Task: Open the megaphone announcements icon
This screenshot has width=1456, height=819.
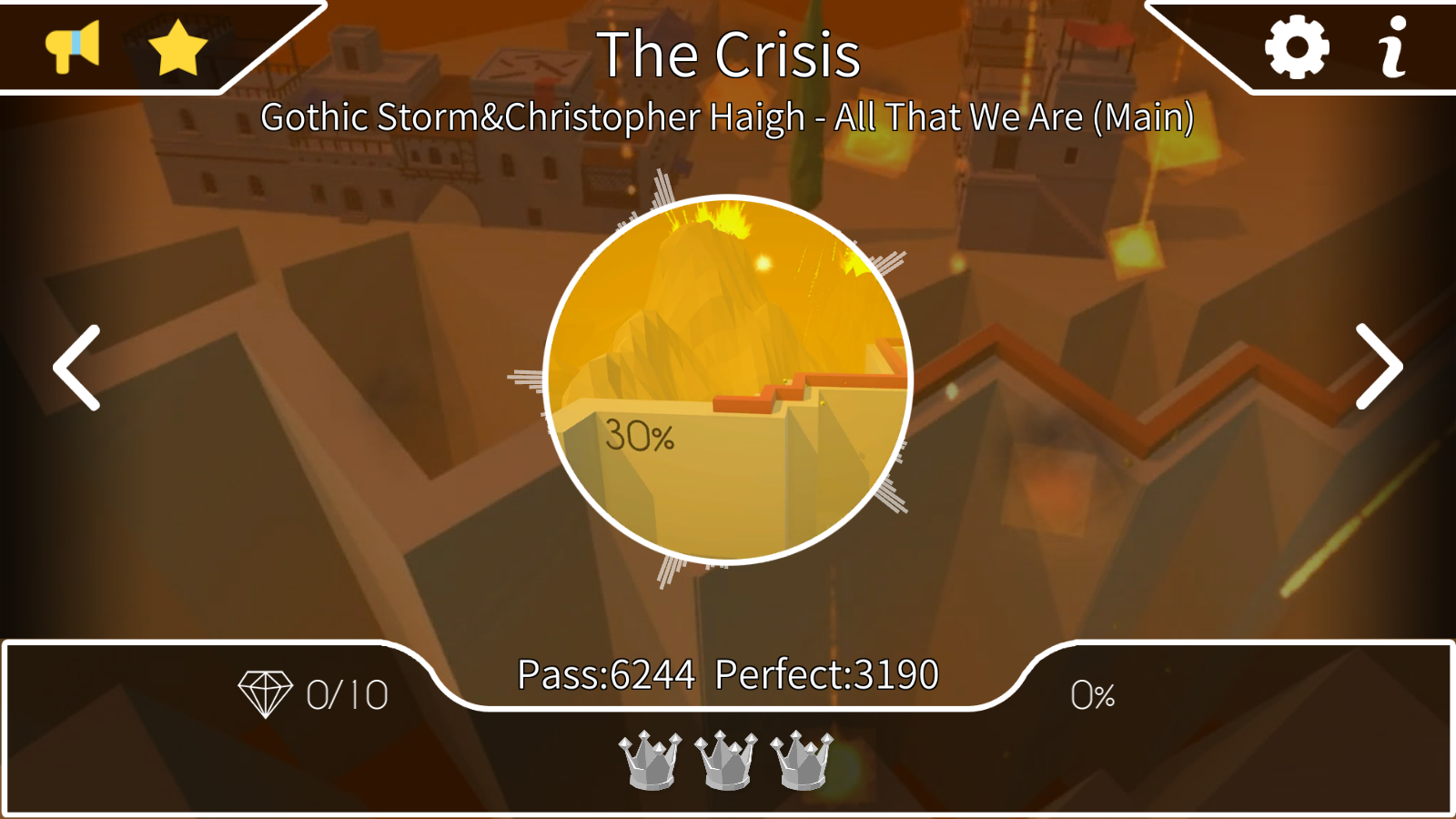Action: tap(73, 46)
